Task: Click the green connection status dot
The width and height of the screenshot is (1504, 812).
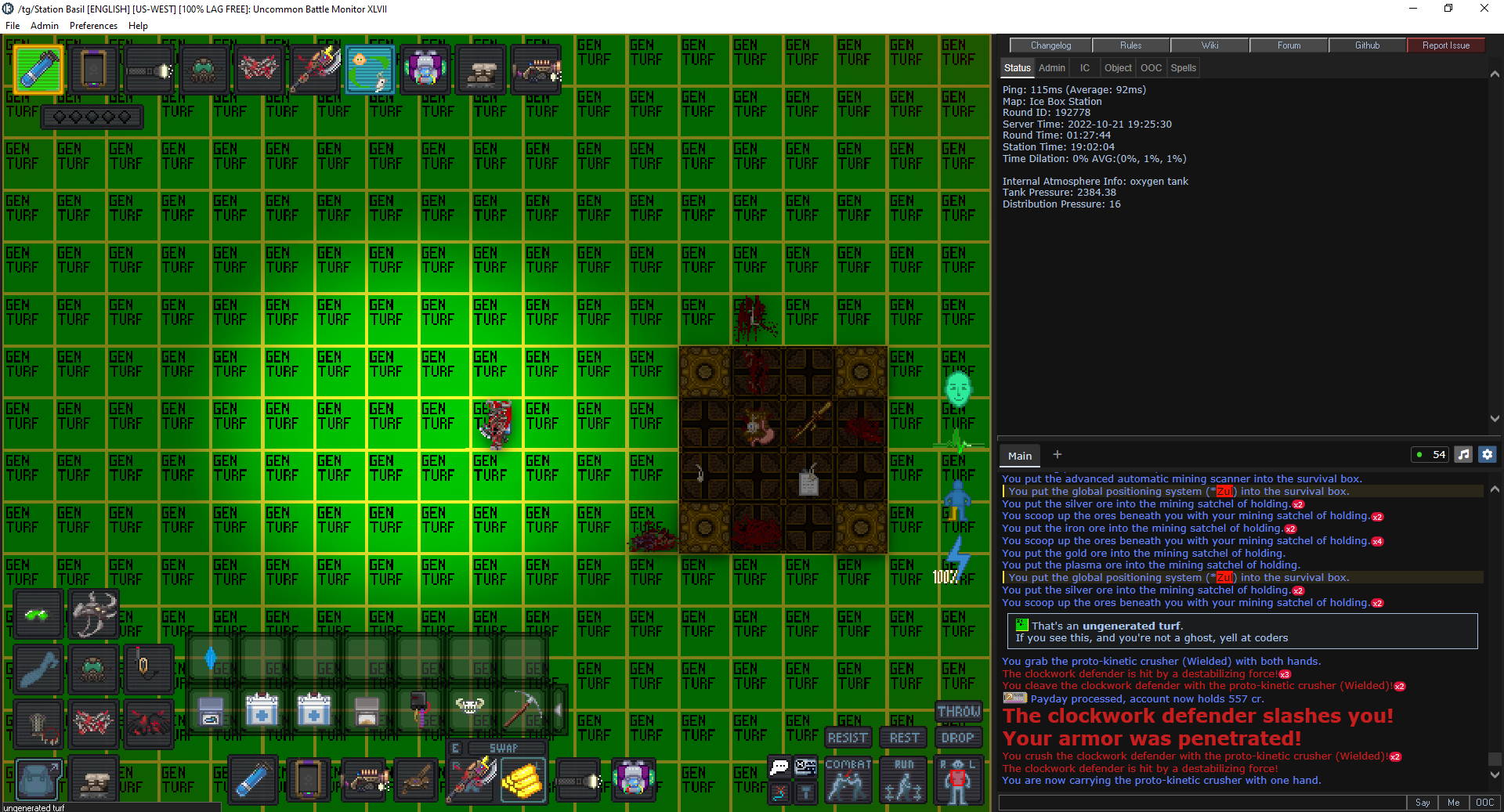Action: click(1419, 454)
